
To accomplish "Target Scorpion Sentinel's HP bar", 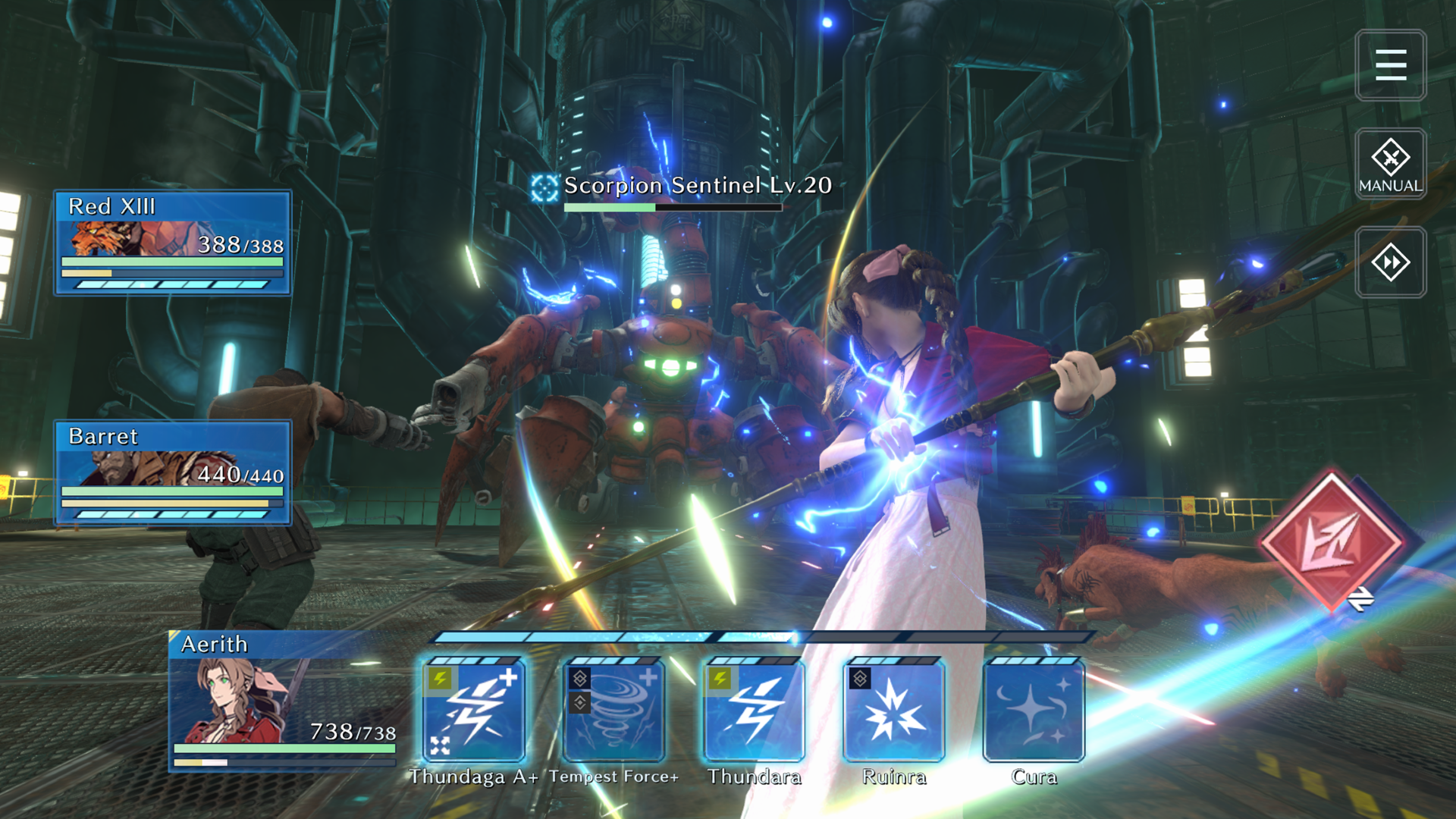I will 673,206.
